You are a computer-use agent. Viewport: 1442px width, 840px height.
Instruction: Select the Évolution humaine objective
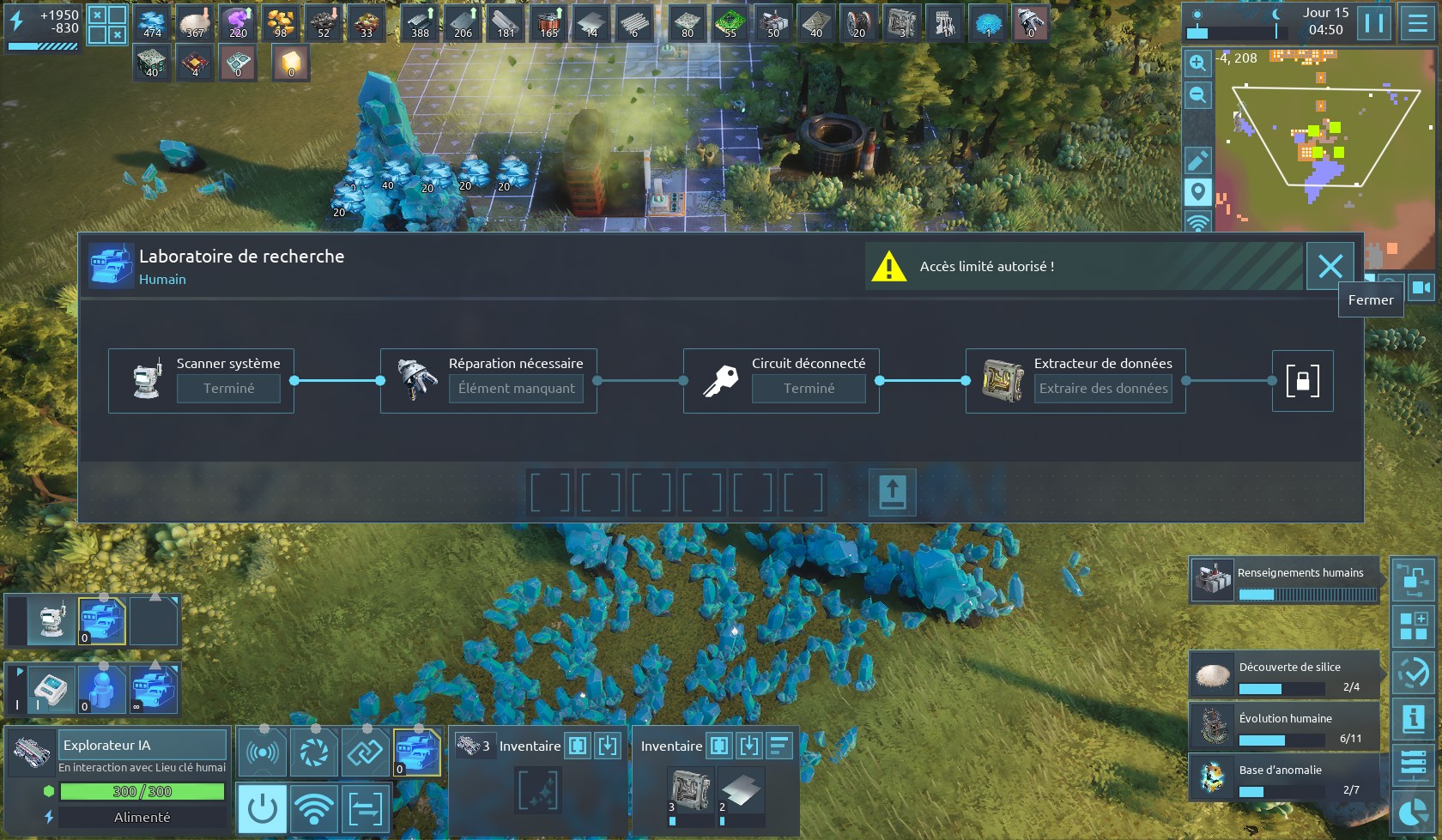pyautogui.click(x=1284, y=726)
